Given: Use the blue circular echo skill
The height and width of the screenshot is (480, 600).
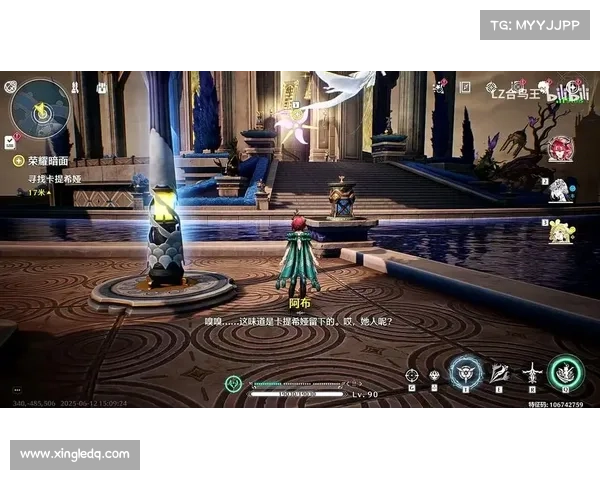Looking at the screenshot, I should point(465,373).
